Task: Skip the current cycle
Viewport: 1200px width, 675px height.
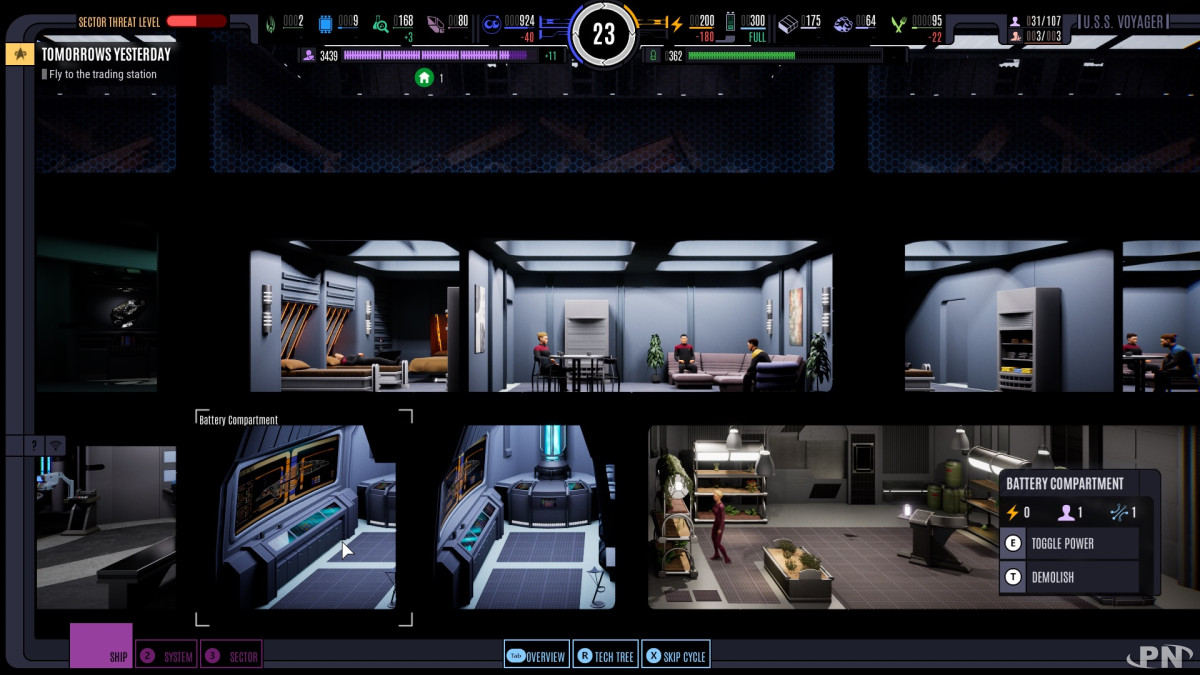Action: point(675,656)
